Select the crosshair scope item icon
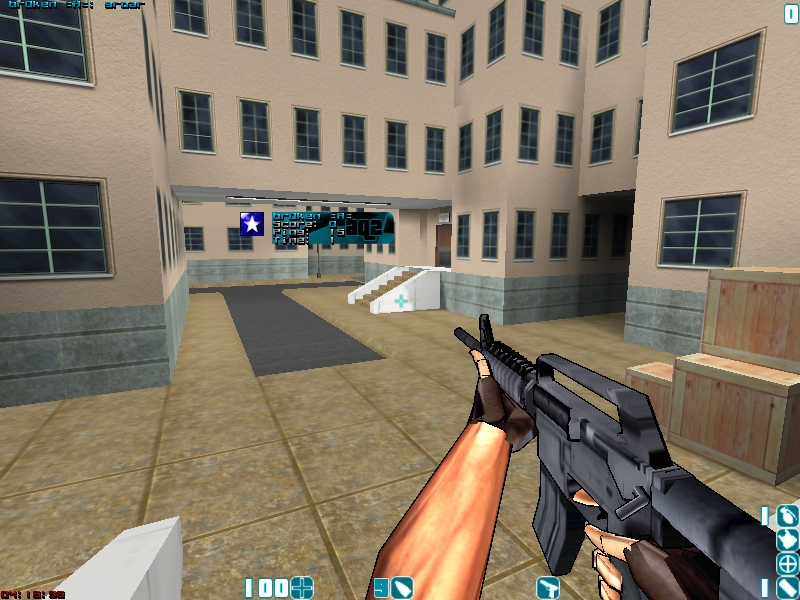 coord(788,563)
